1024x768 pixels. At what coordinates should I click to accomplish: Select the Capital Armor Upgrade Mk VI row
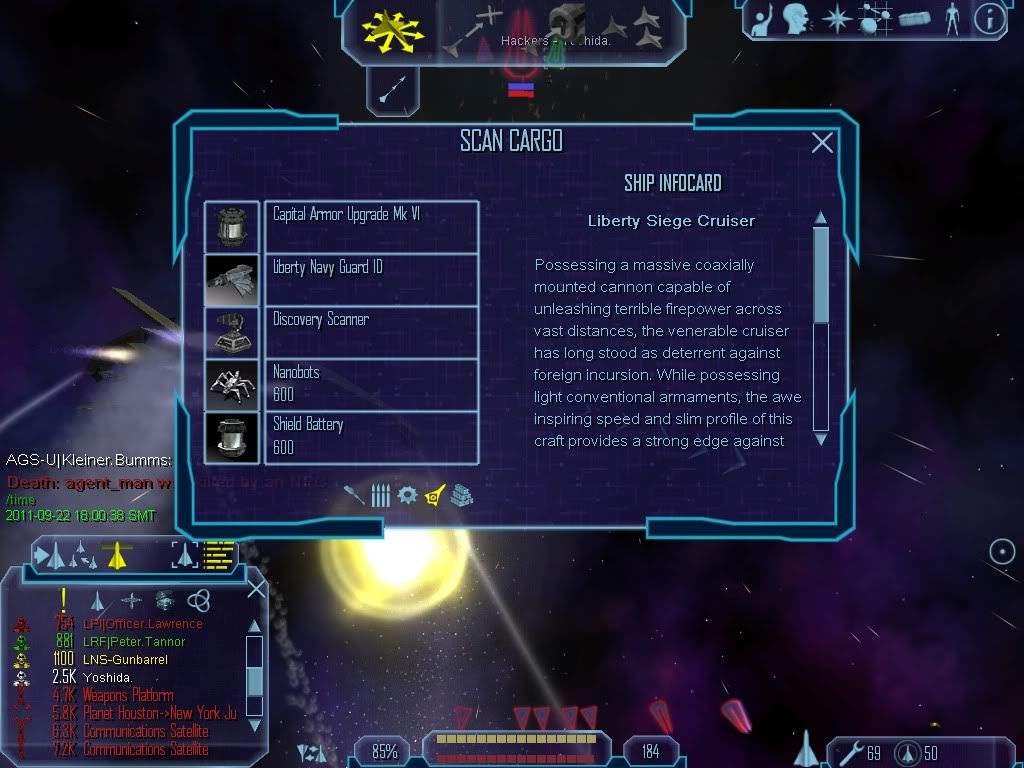coord(371,227)
